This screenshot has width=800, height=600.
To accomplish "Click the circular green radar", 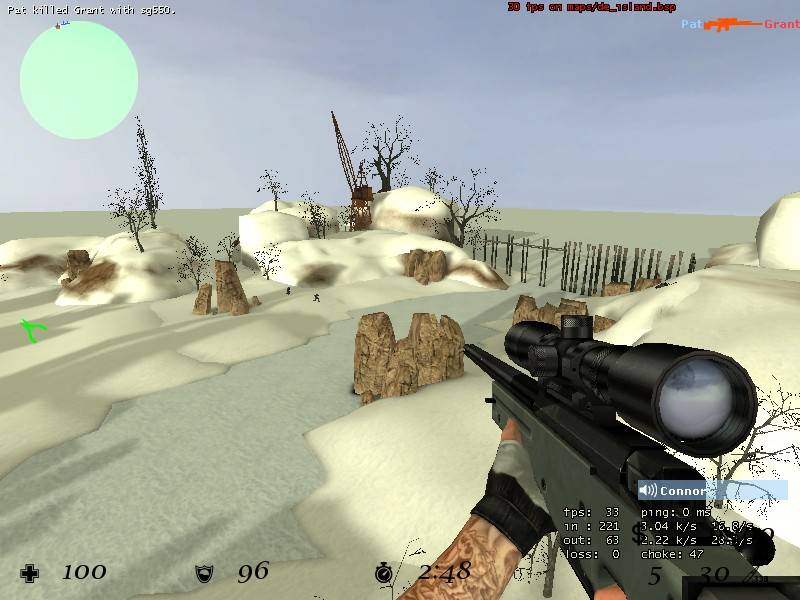I will 79,79.
